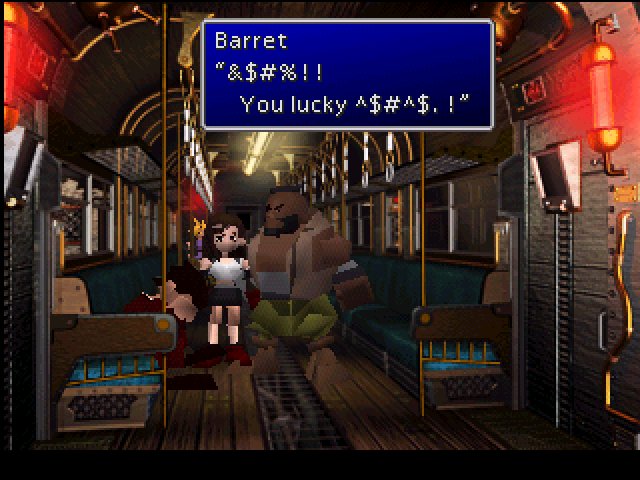Advance Barret's blue dialogue box
This screenshot has width=640, height=480.
coord(347,75)
